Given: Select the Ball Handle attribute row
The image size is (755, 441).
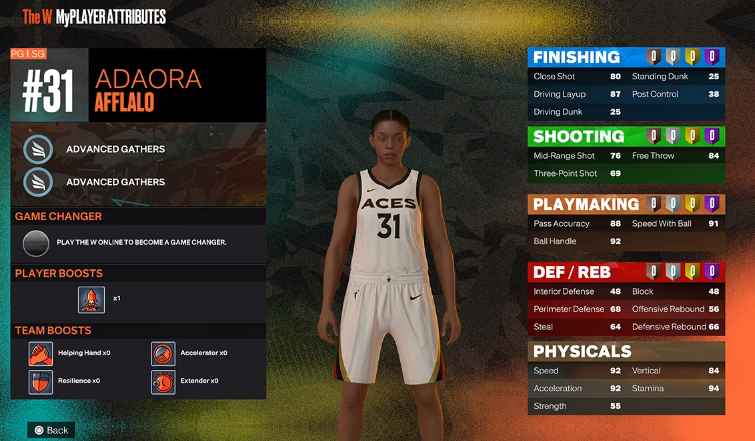Looking at the screenshot, I should tap(577, 241).
